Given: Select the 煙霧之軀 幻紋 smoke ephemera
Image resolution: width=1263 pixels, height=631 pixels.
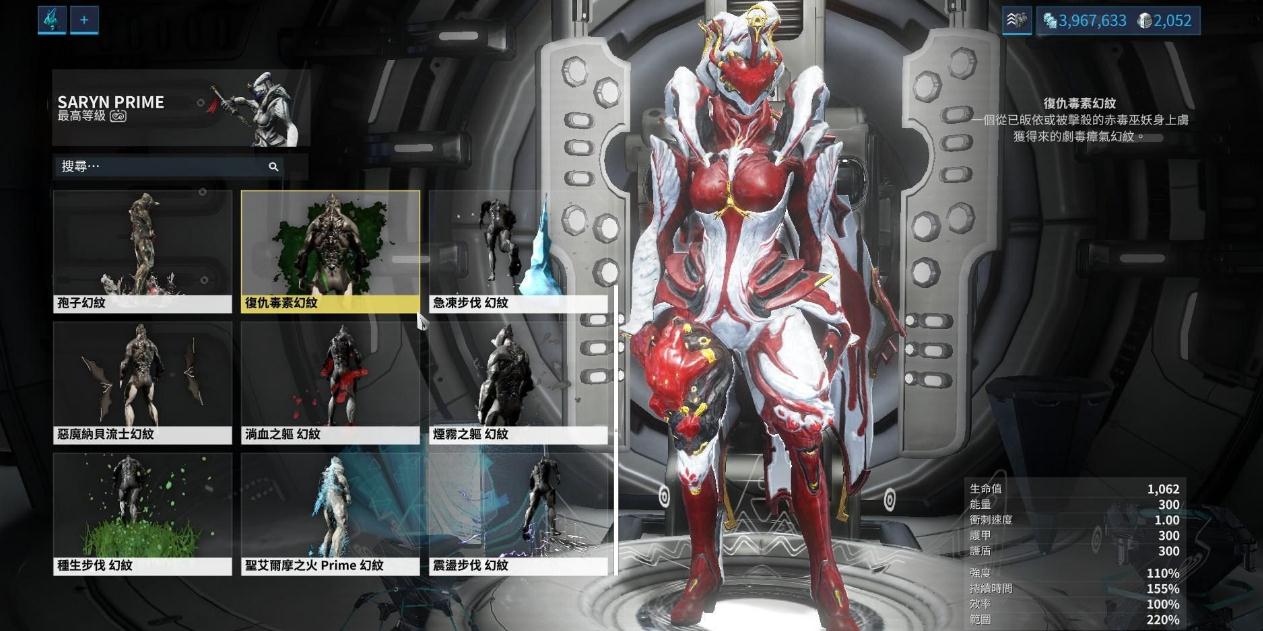Looking at the screenshot, I should 518,382.
